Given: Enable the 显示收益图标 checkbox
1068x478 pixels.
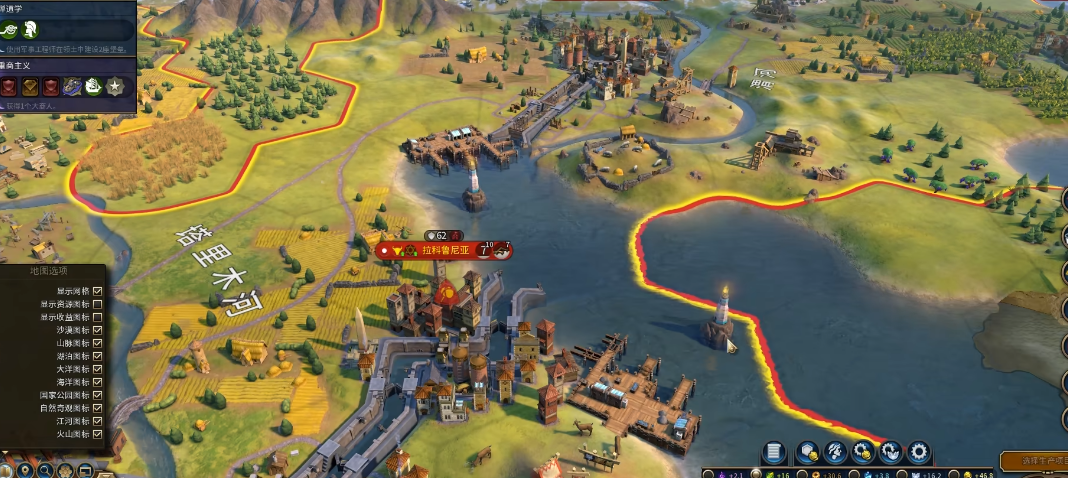Looking at the screenshot, I should tap(97, 317).
